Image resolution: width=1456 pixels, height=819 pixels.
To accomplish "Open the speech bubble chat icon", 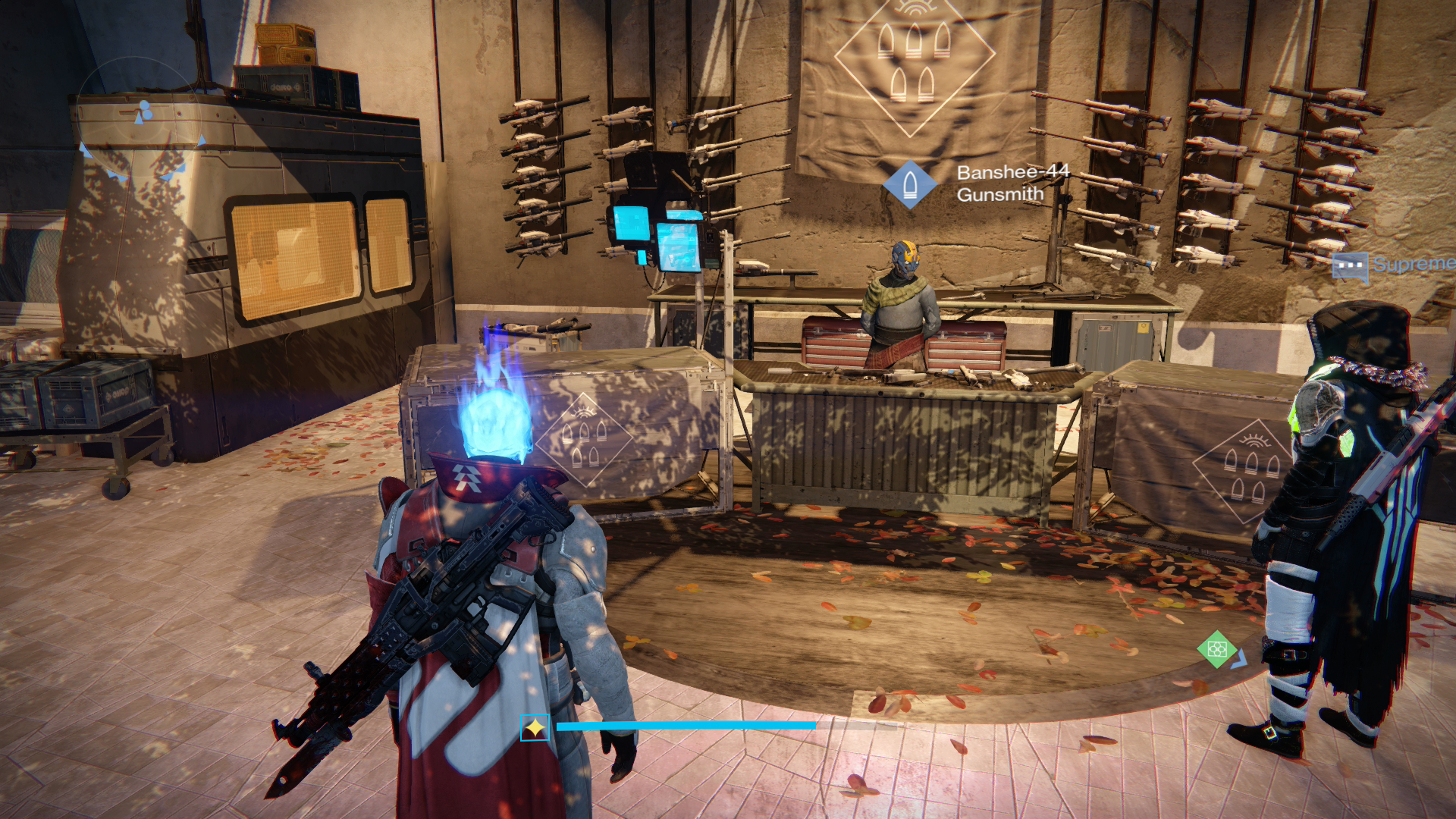I will pyautogui.click(x=1350, y=267).
